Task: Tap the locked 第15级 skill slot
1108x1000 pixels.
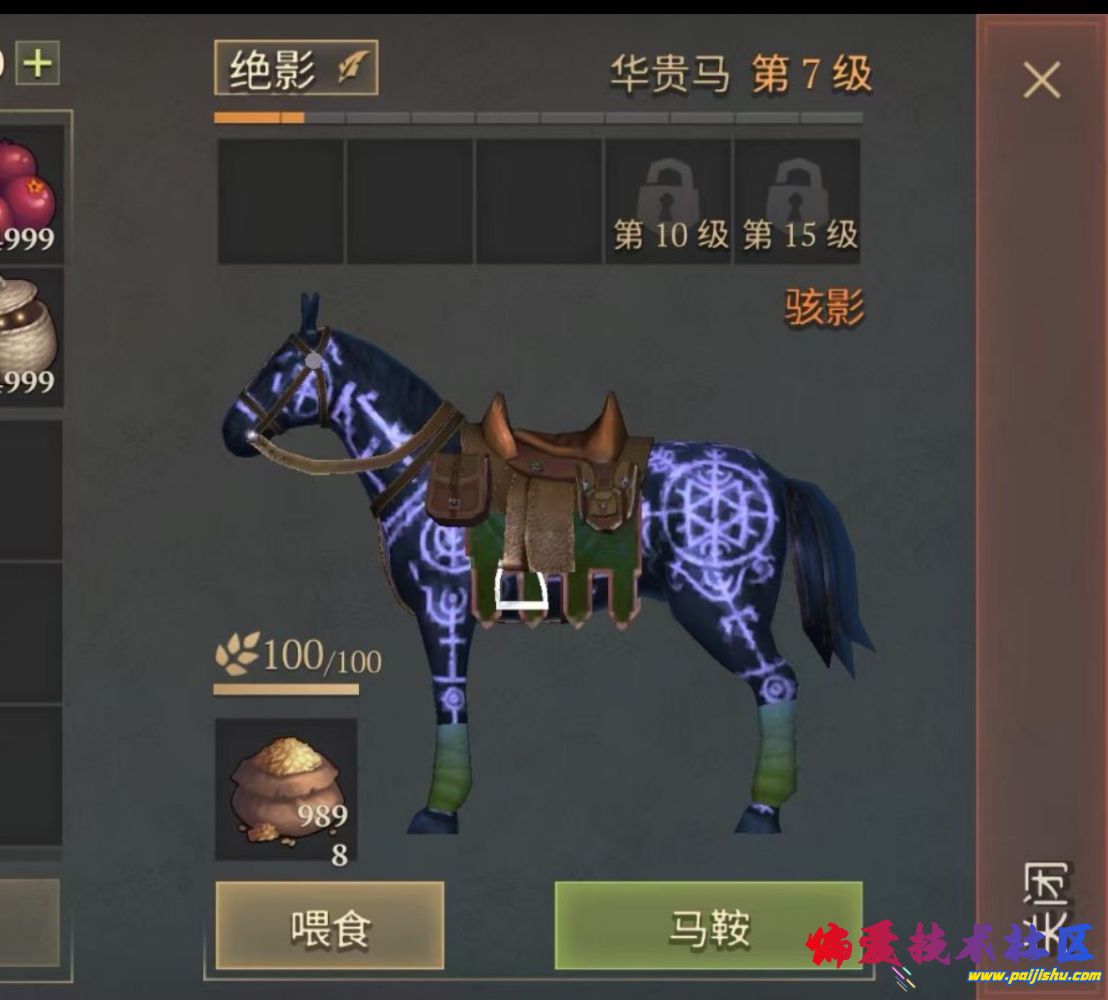Action: tap(798, 202)
